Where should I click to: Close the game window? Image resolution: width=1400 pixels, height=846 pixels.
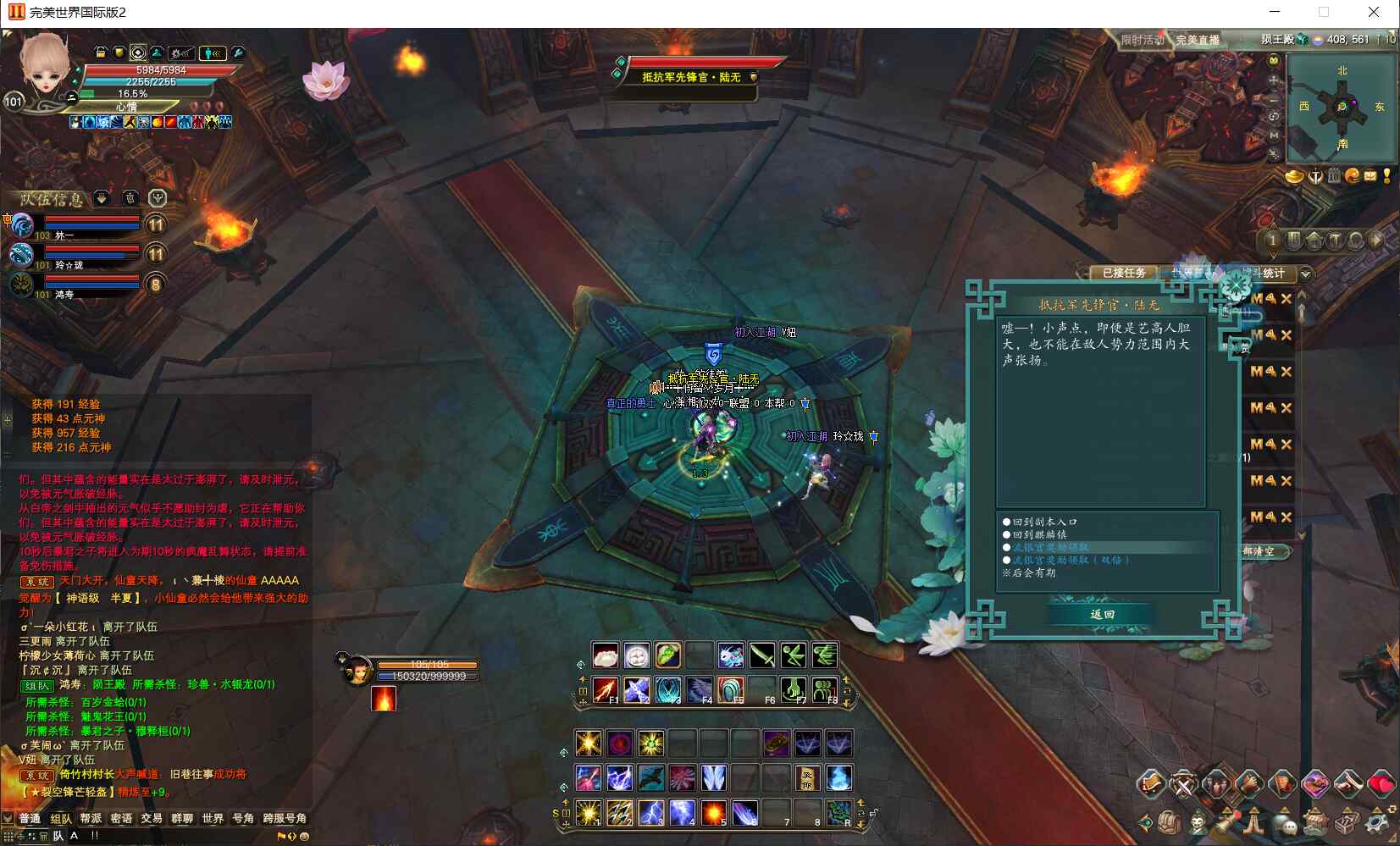click(1374, 12)
